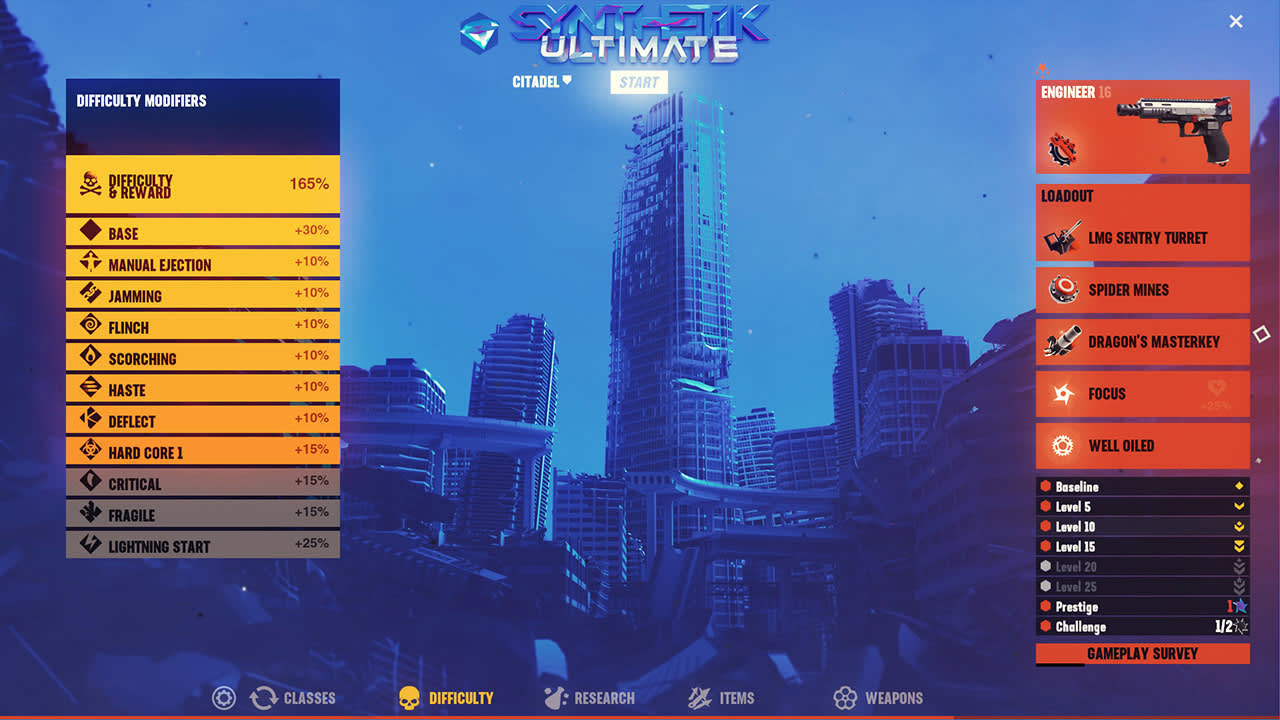Expand the Prestige reward row
This screenshot has width=1280, height=720.
1142,607
